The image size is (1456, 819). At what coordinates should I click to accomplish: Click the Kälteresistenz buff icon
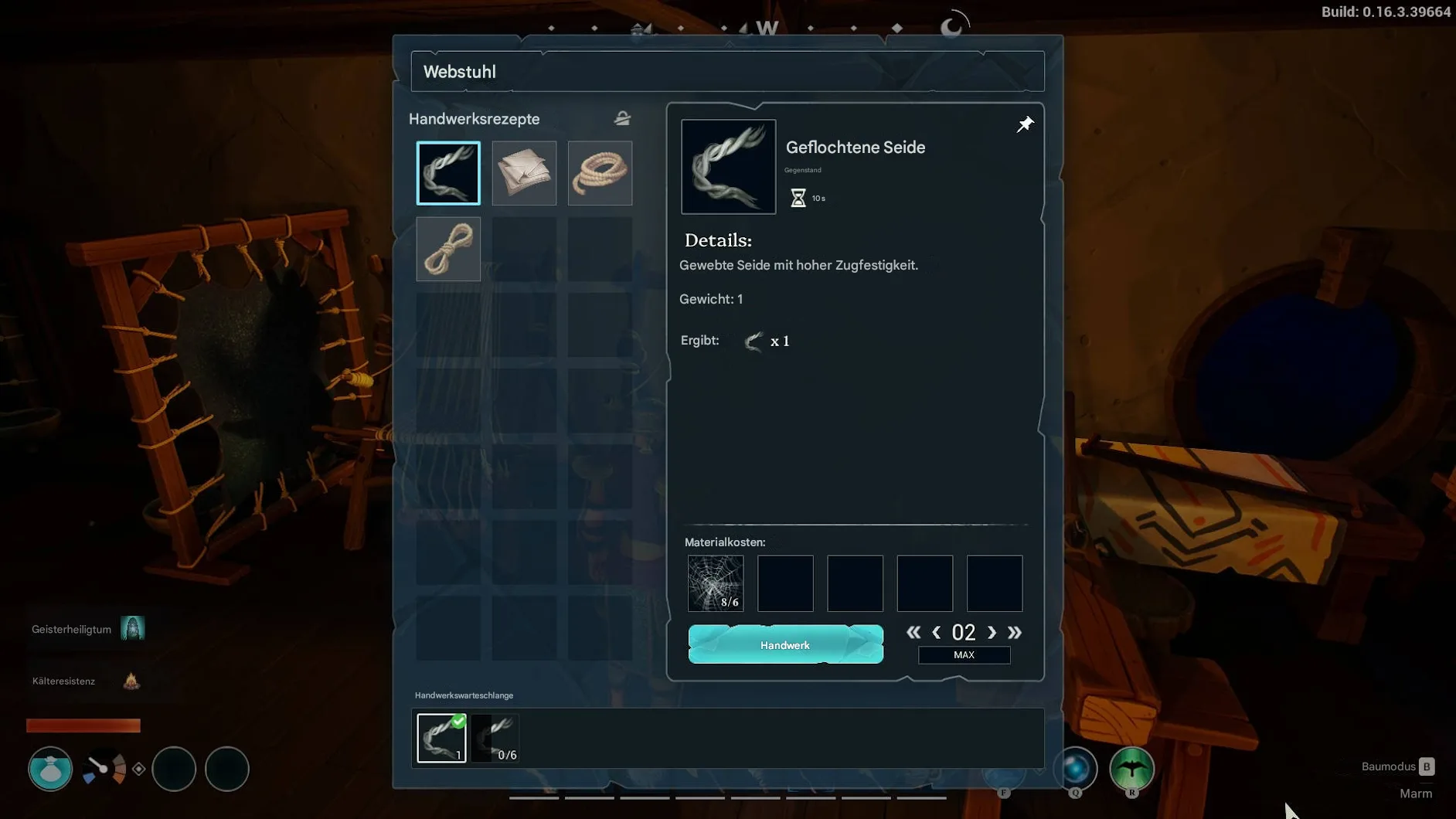pos(131,681)
